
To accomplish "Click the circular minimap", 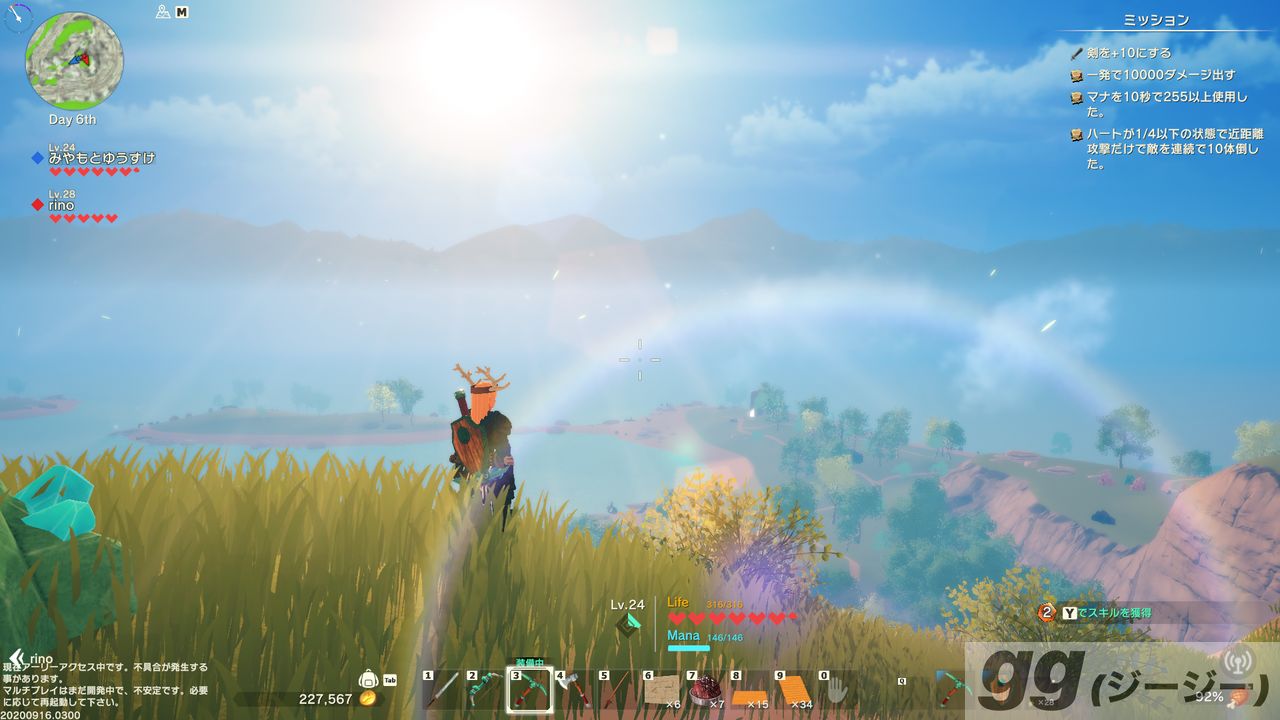I will [74, 61].
